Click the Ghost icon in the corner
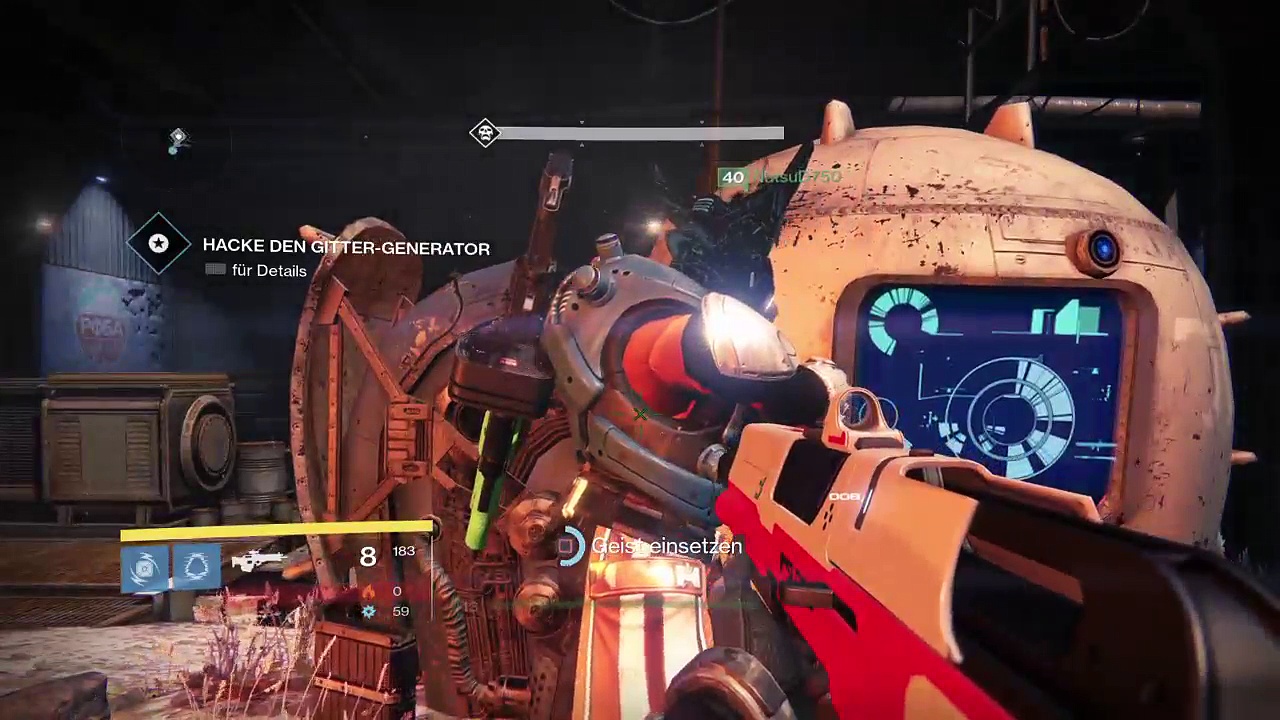 click(x=177, y=139)
